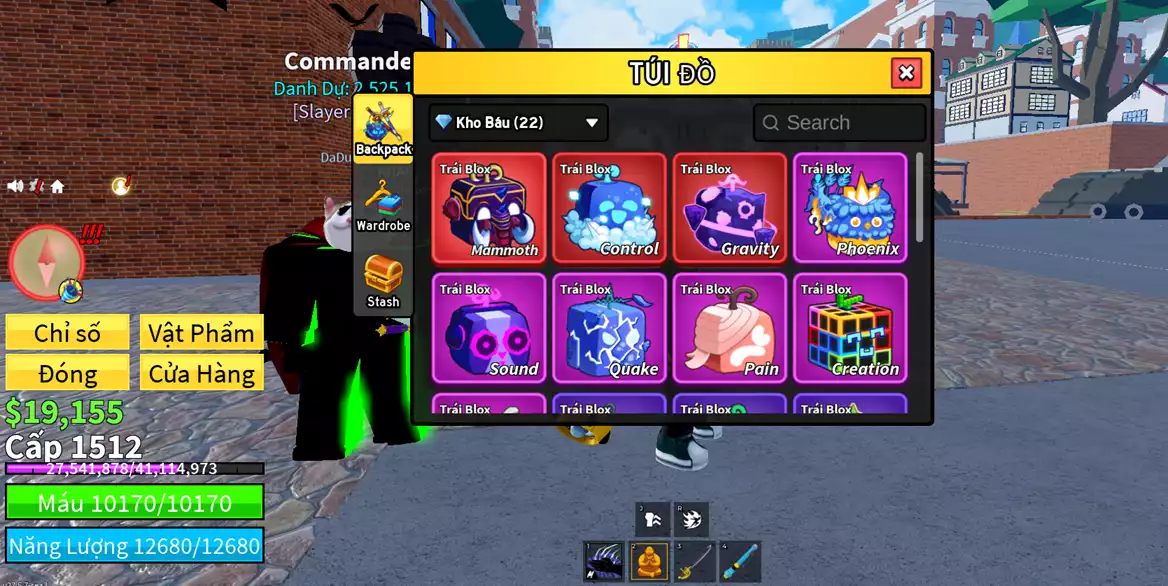
Task: Select the Pain fruit slot
Action: coord(730,328)
